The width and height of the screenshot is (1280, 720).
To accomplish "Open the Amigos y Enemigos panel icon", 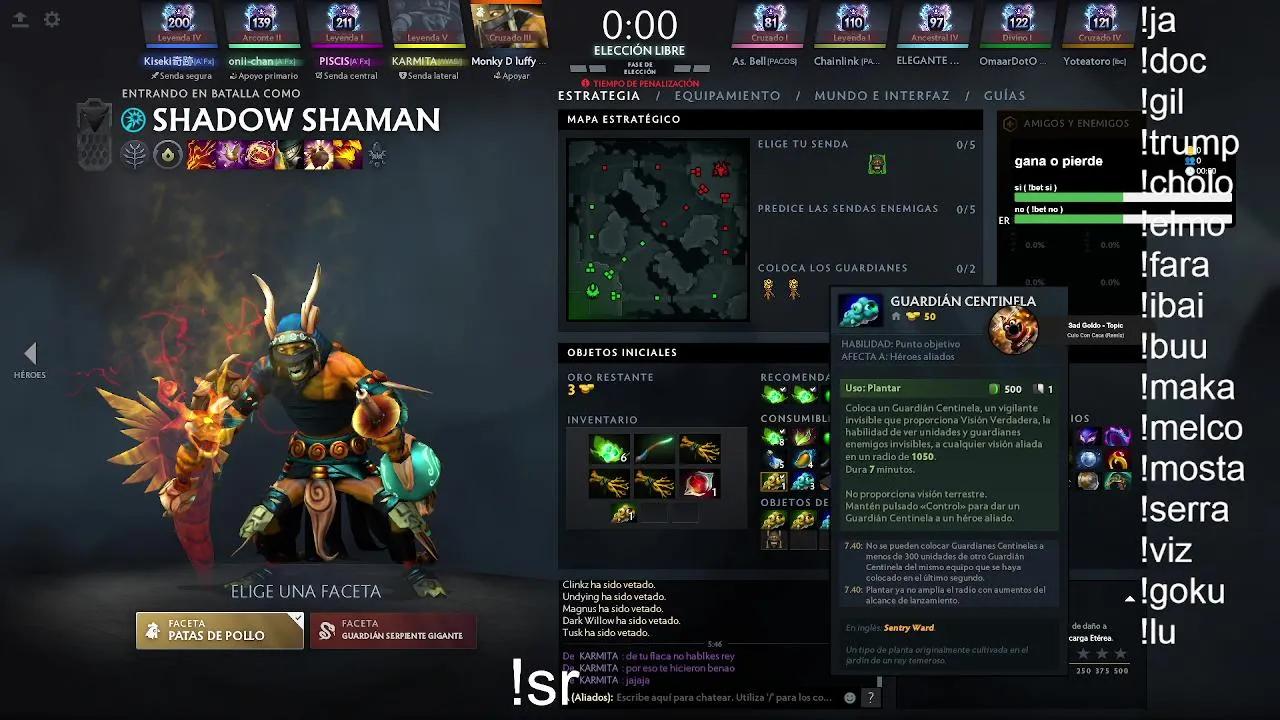I will pos(1009,124).
